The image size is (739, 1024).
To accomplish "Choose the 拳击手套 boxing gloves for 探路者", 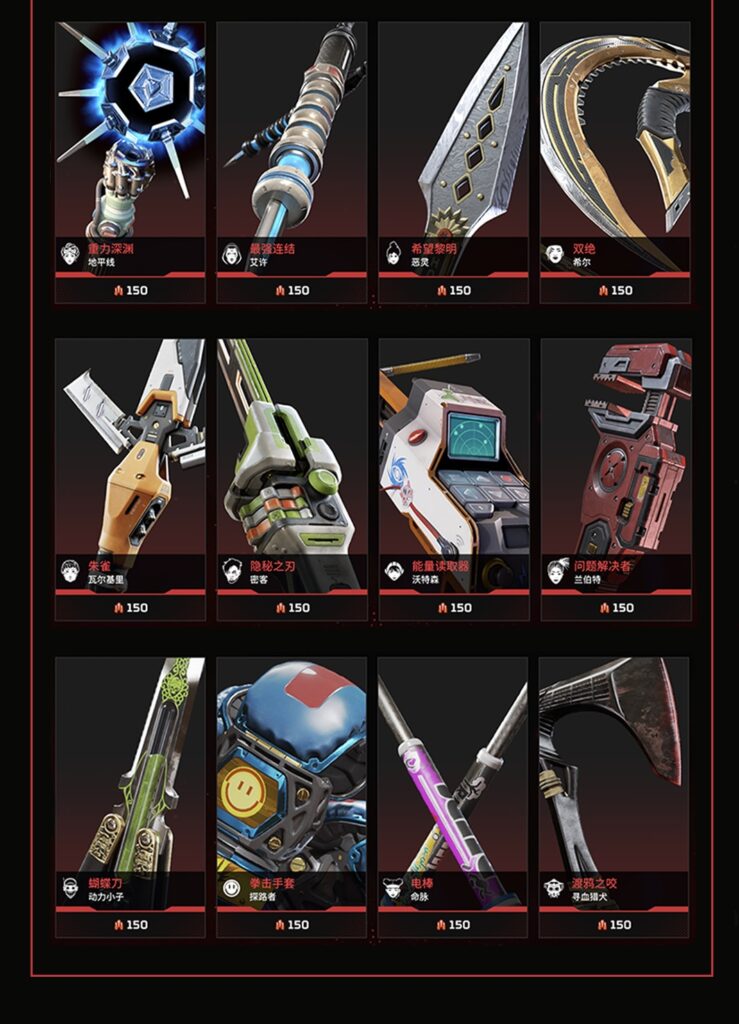I will coord(291,795).
